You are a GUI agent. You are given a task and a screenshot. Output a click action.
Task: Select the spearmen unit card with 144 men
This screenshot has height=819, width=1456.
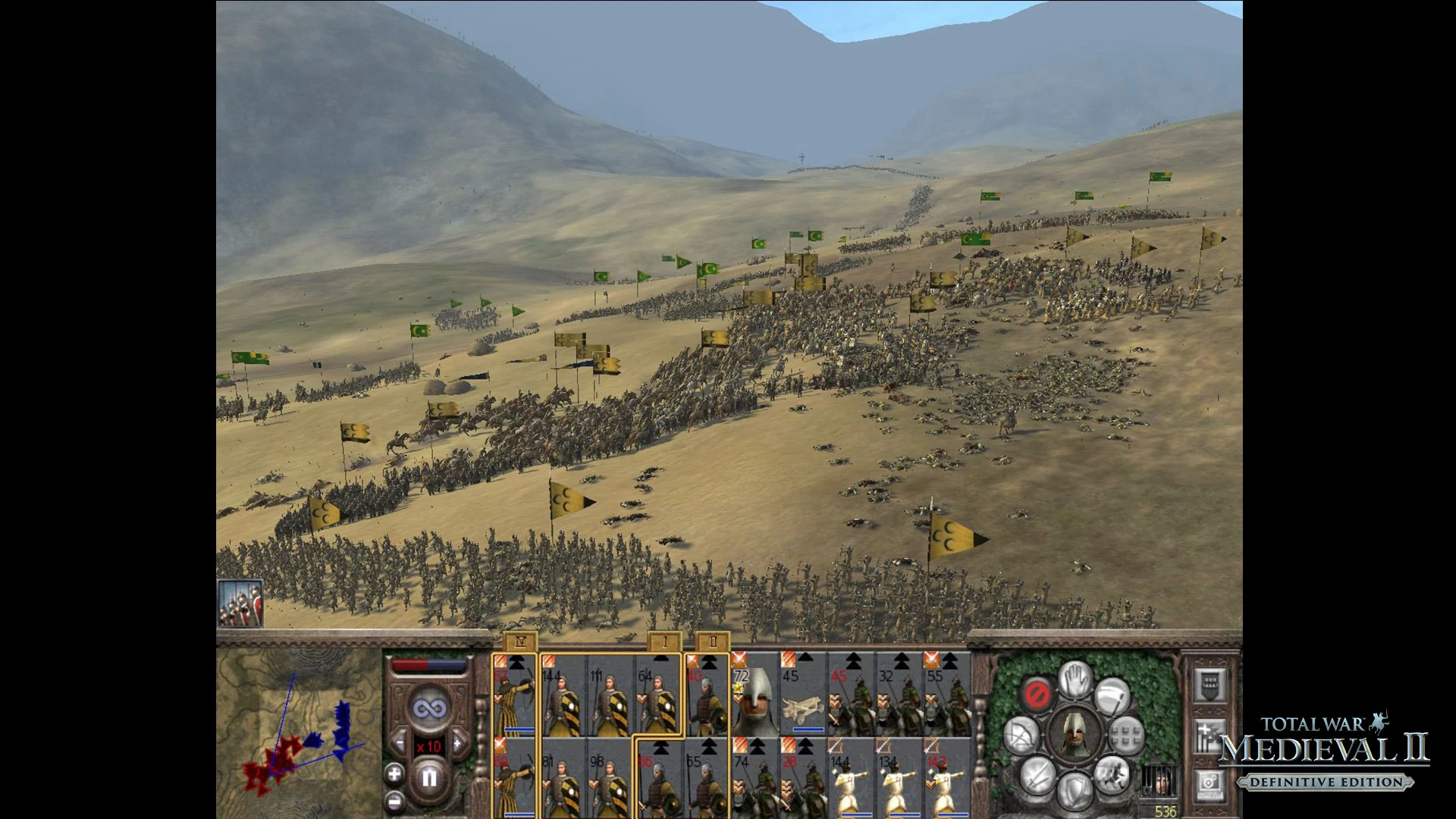pyautogui.click(x=563, y=694)
